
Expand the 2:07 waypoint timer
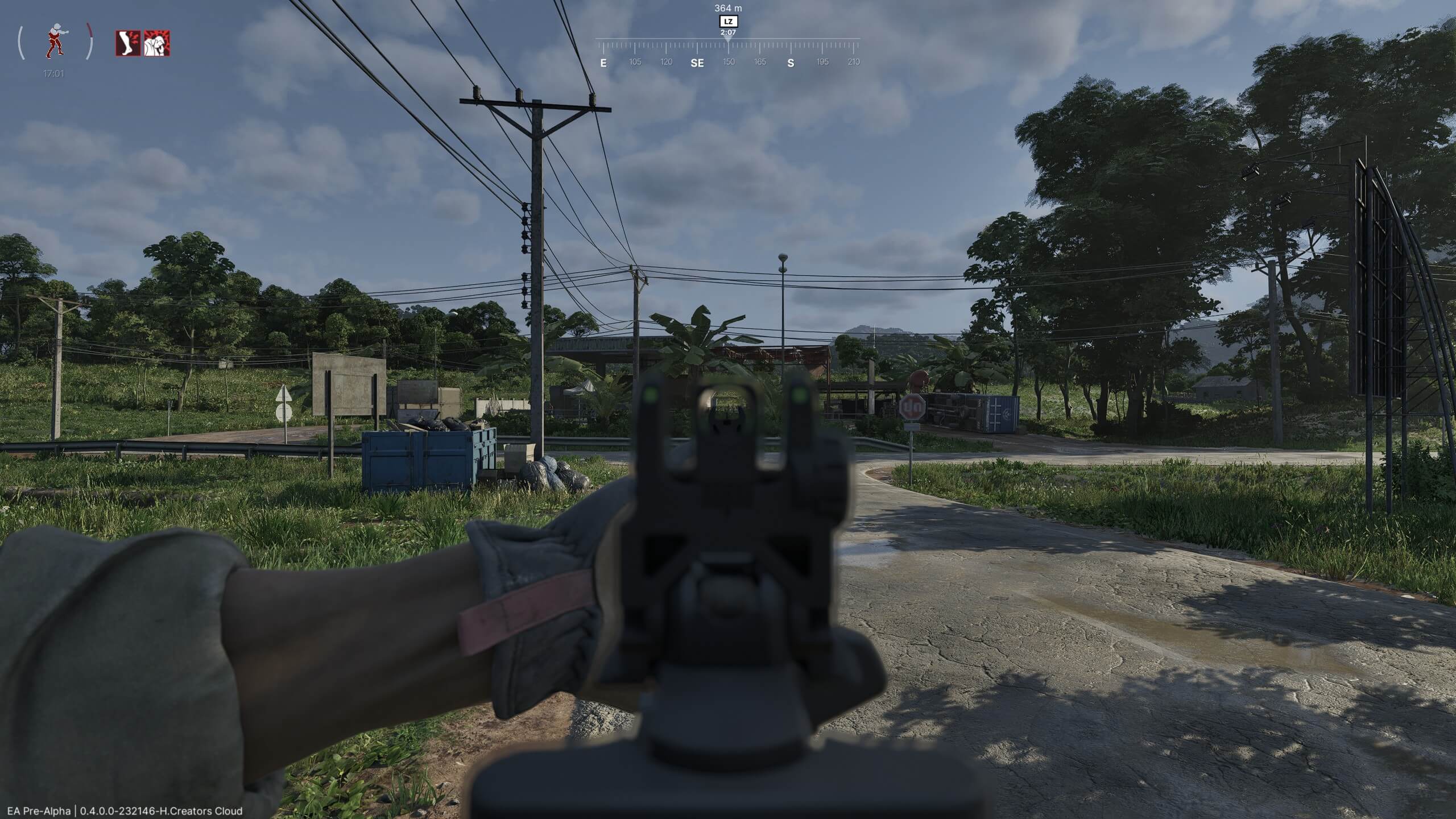click(x=728, y=32)
